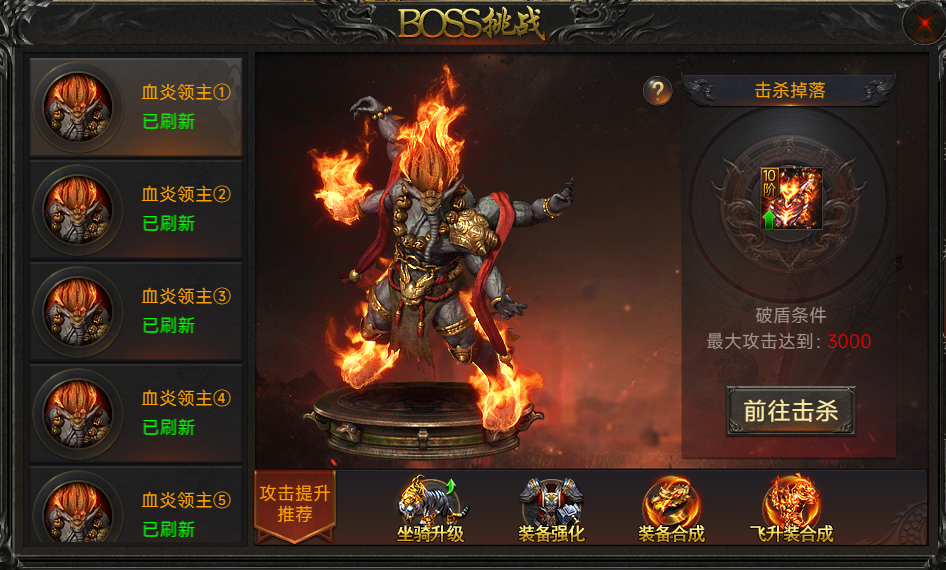The image size is (946, 570).
Task: Select boss 血炎领主① in the list
Action: [136, 107]
